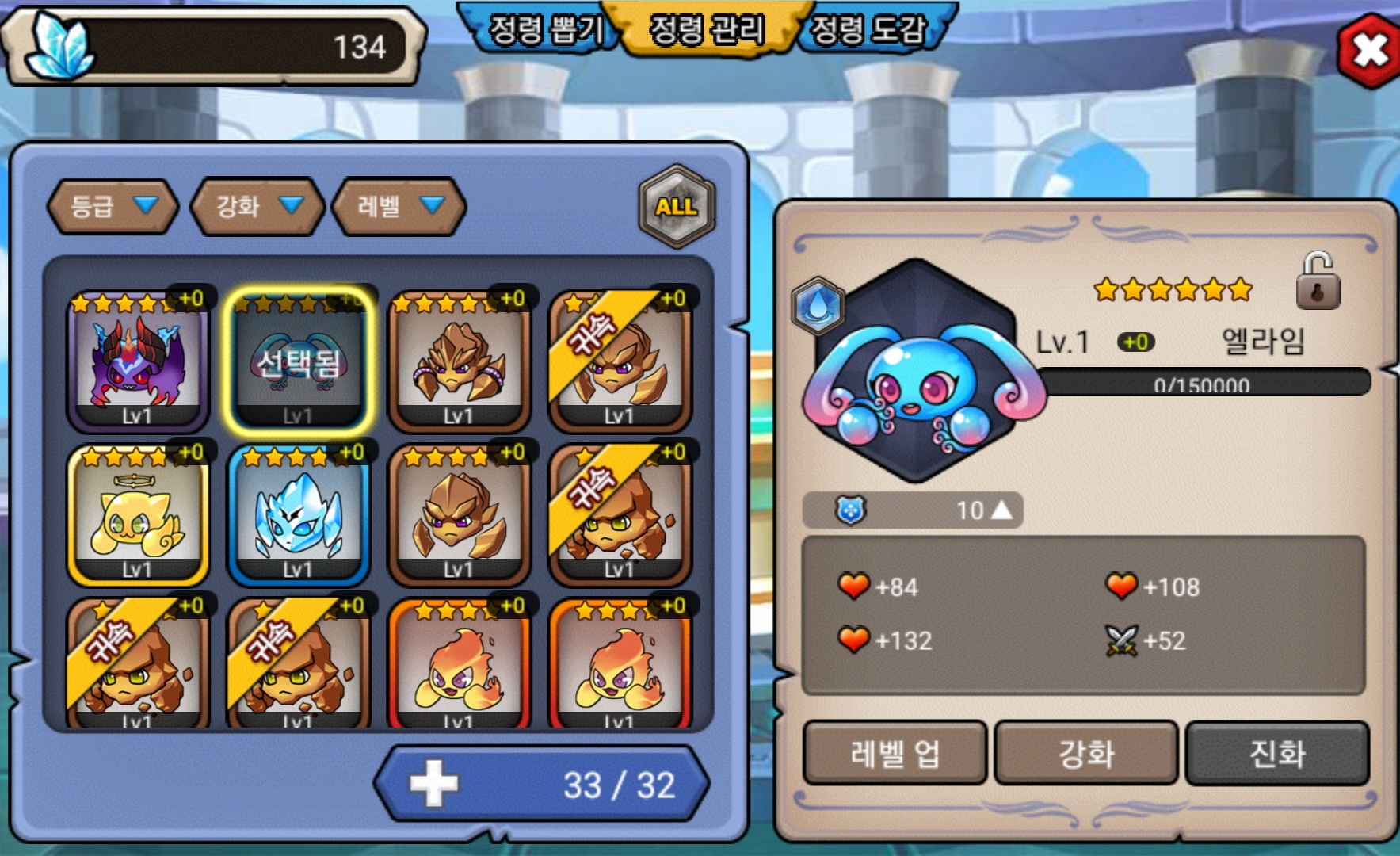1400x856 pixels.
Task: Open the 정령 도감 tab
Action: click(868, 30)
